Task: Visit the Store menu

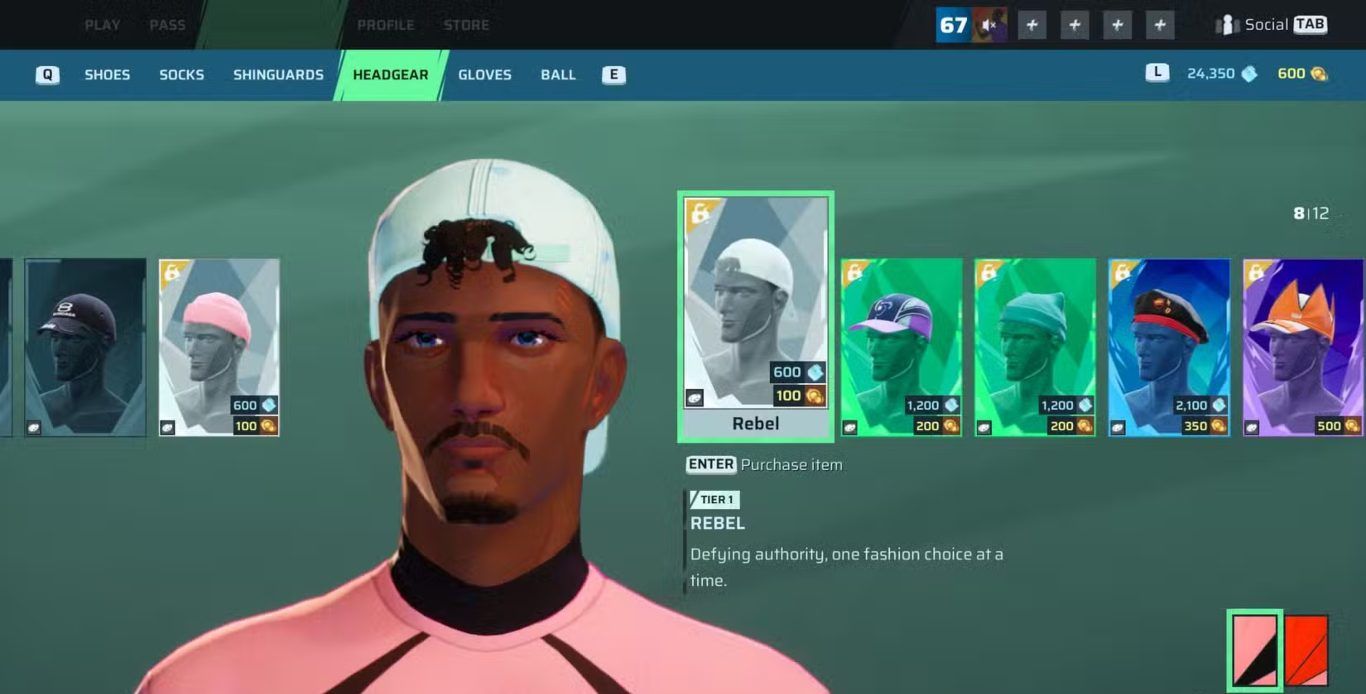Action: coord(466,25)
